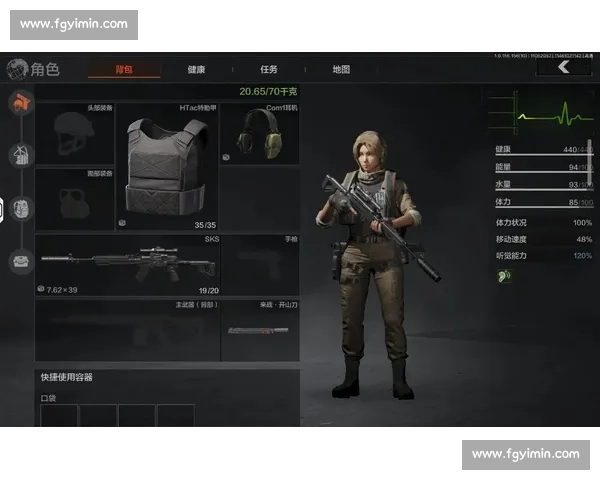Open the secure case sidebar category
The height and width of the screenshot is (480, 600).
[20, 262]
